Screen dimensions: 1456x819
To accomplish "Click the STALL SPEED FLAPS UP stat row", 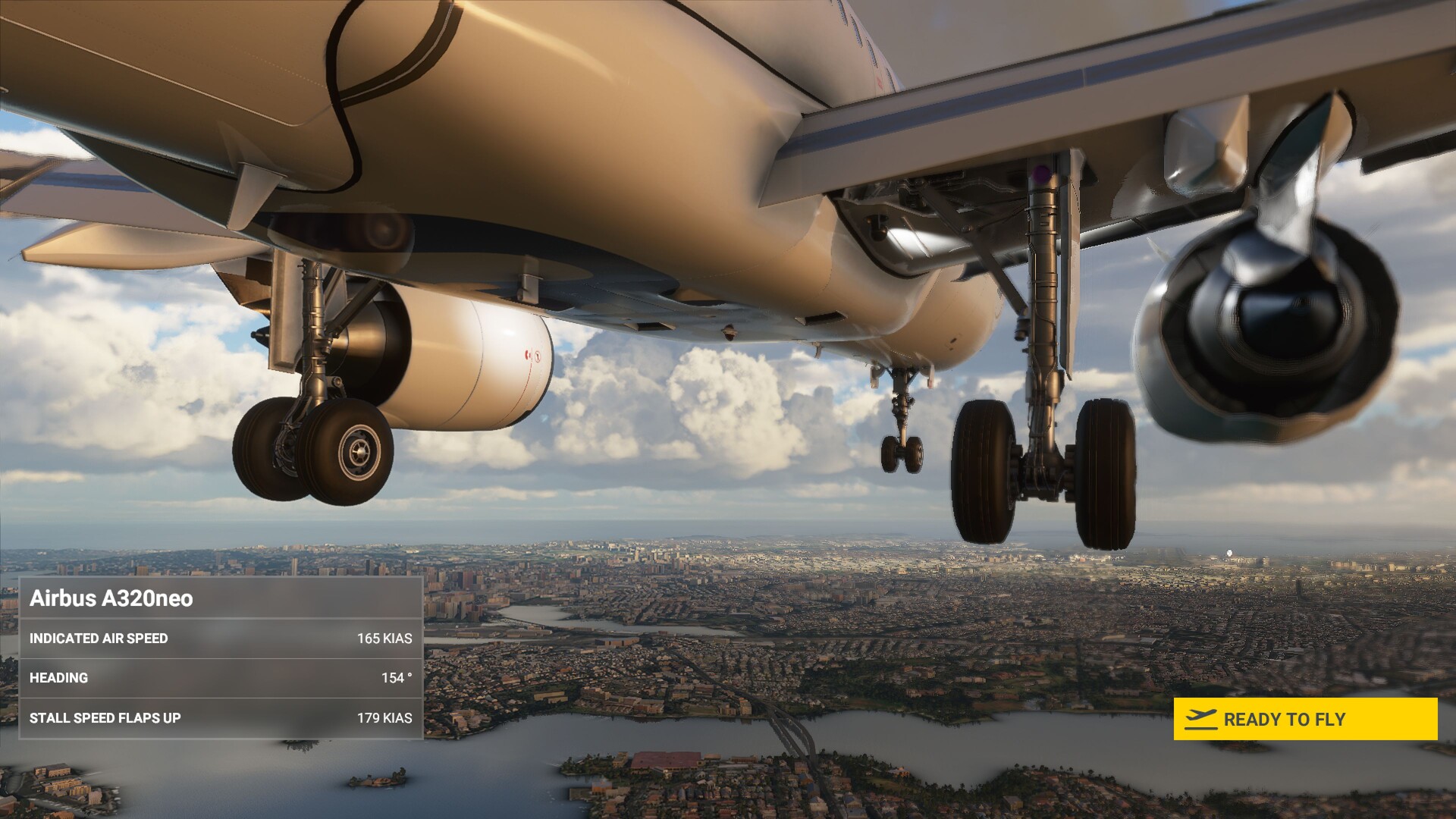I will click(x=220, y=717).
